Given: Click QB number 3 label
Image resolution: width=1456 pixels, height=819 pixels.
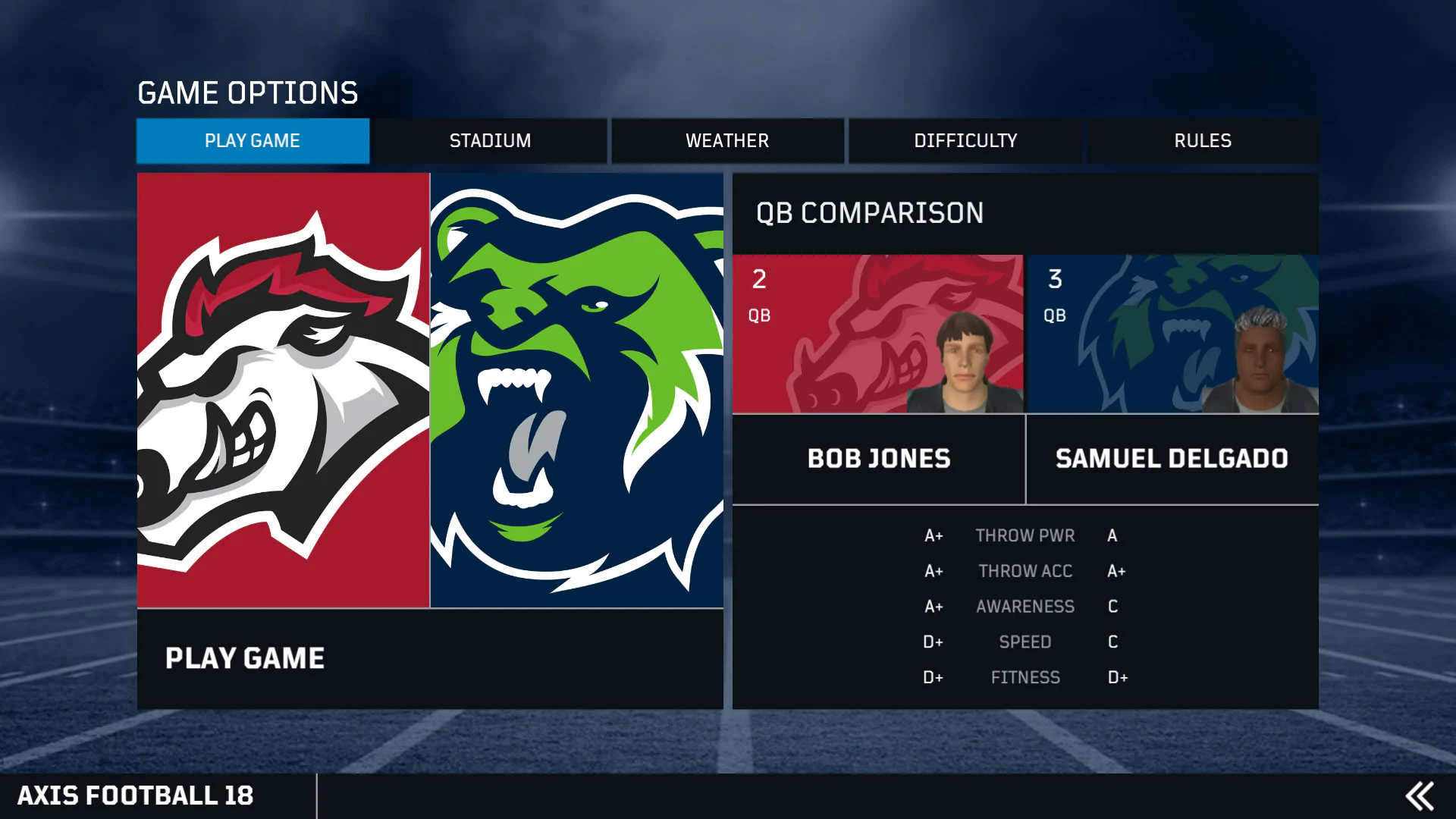Looking at the screenshot, I should coord(1054,281).
